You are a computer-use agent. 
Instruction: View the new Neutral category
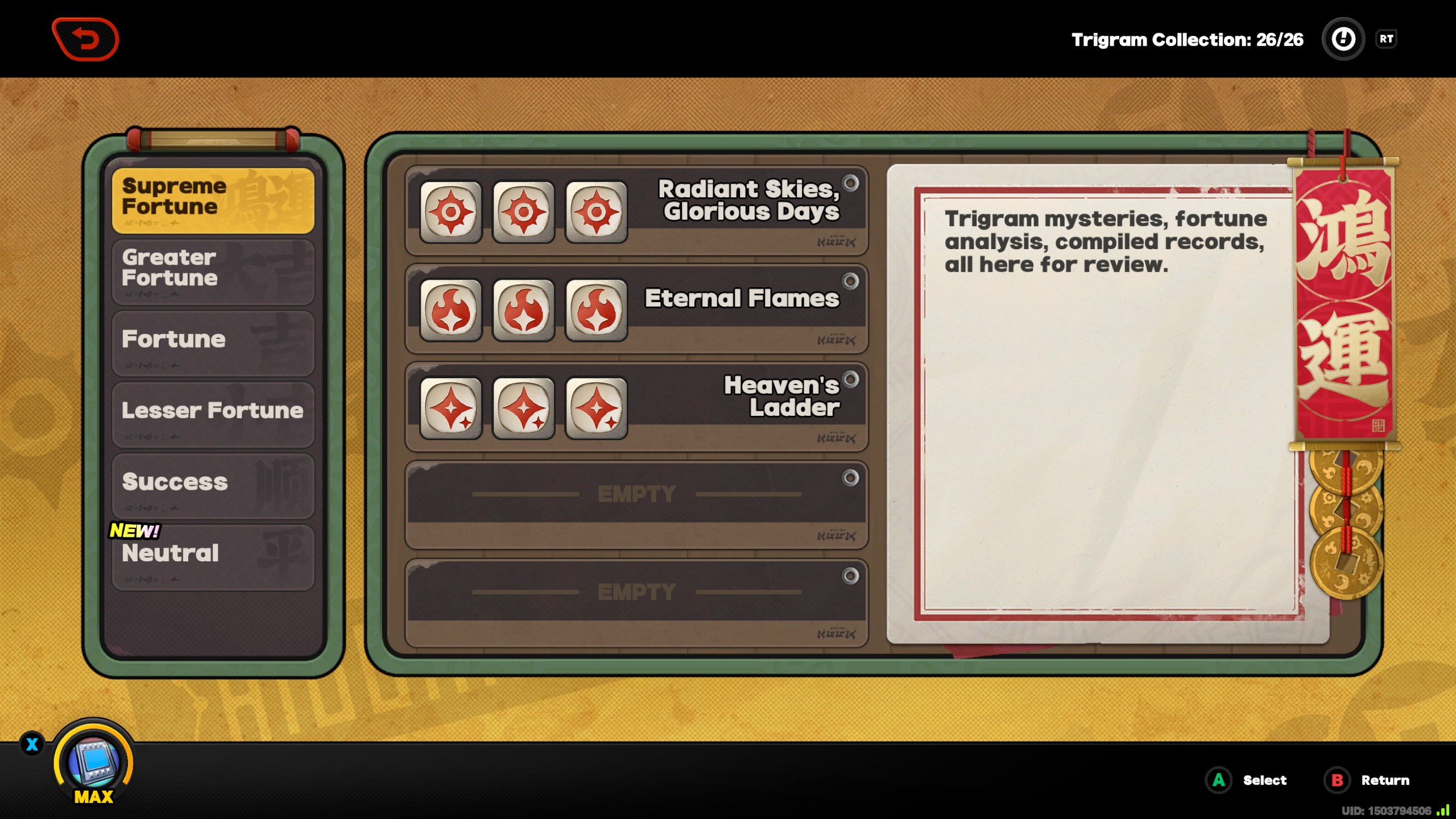click(x=213, y=556)
